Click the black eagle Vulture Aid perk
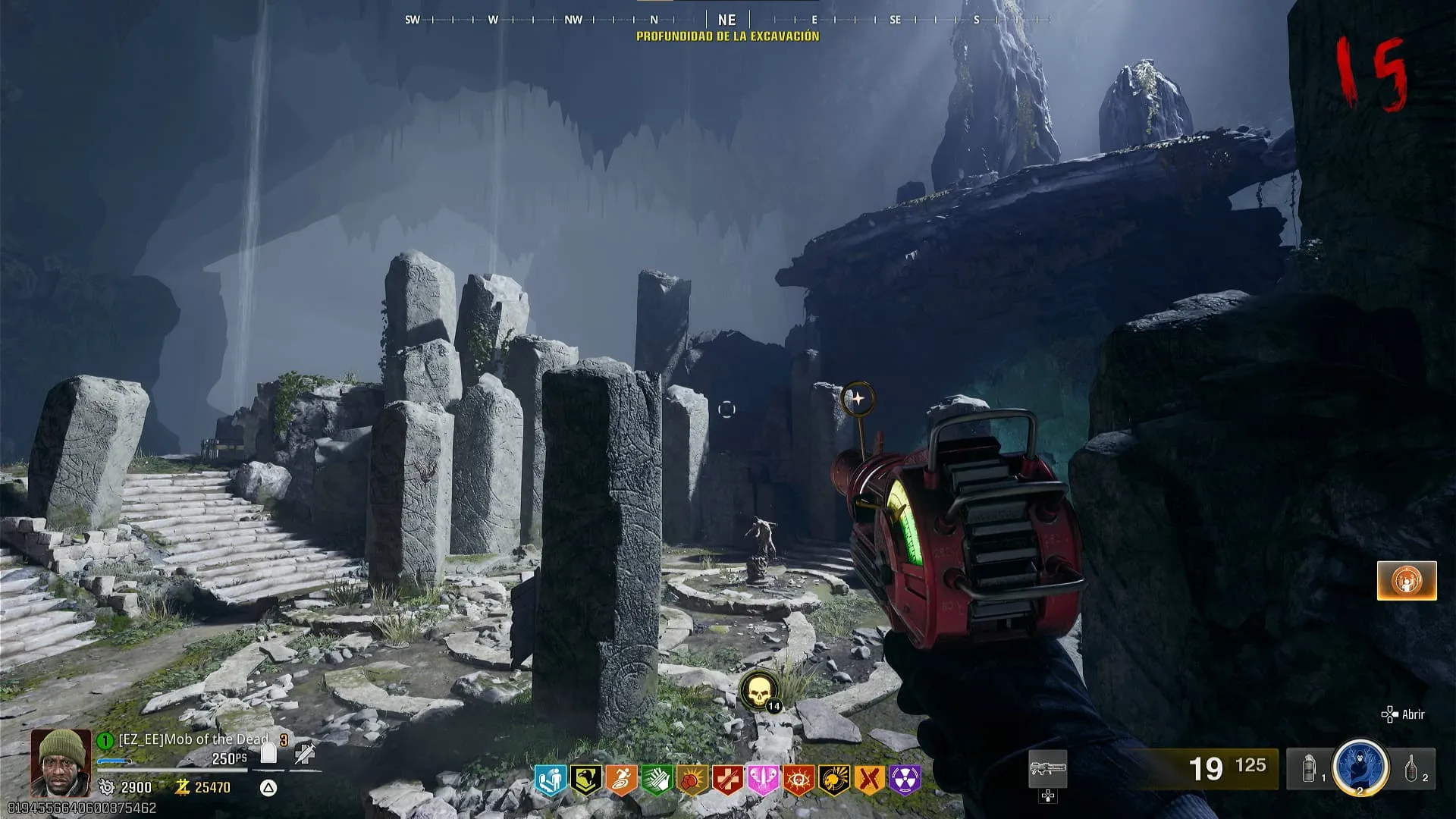 point(585,780)
